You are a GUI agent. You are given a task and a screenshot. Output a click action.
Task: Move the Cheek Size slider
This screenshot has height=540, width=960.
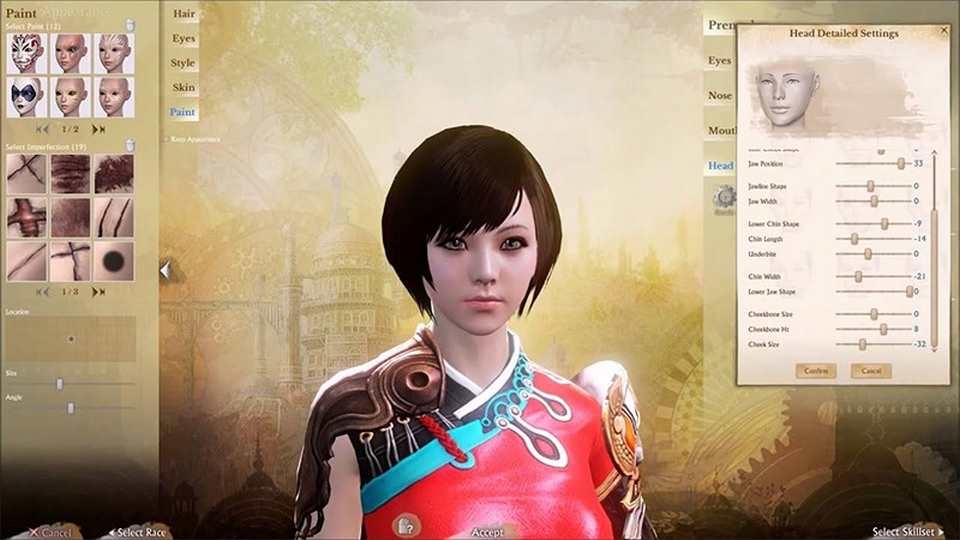click(x=862, y=344)
